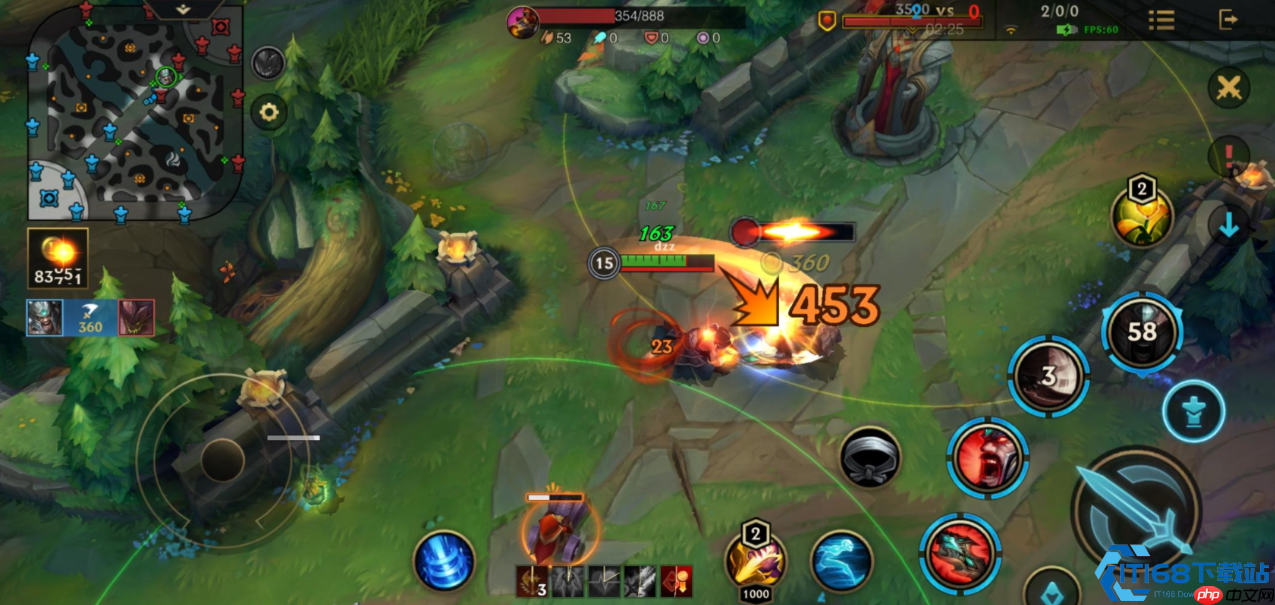The width and height of the screenshot is (1275, 605).
Task: Click the exit door icon
Action: pos(1228,19)
